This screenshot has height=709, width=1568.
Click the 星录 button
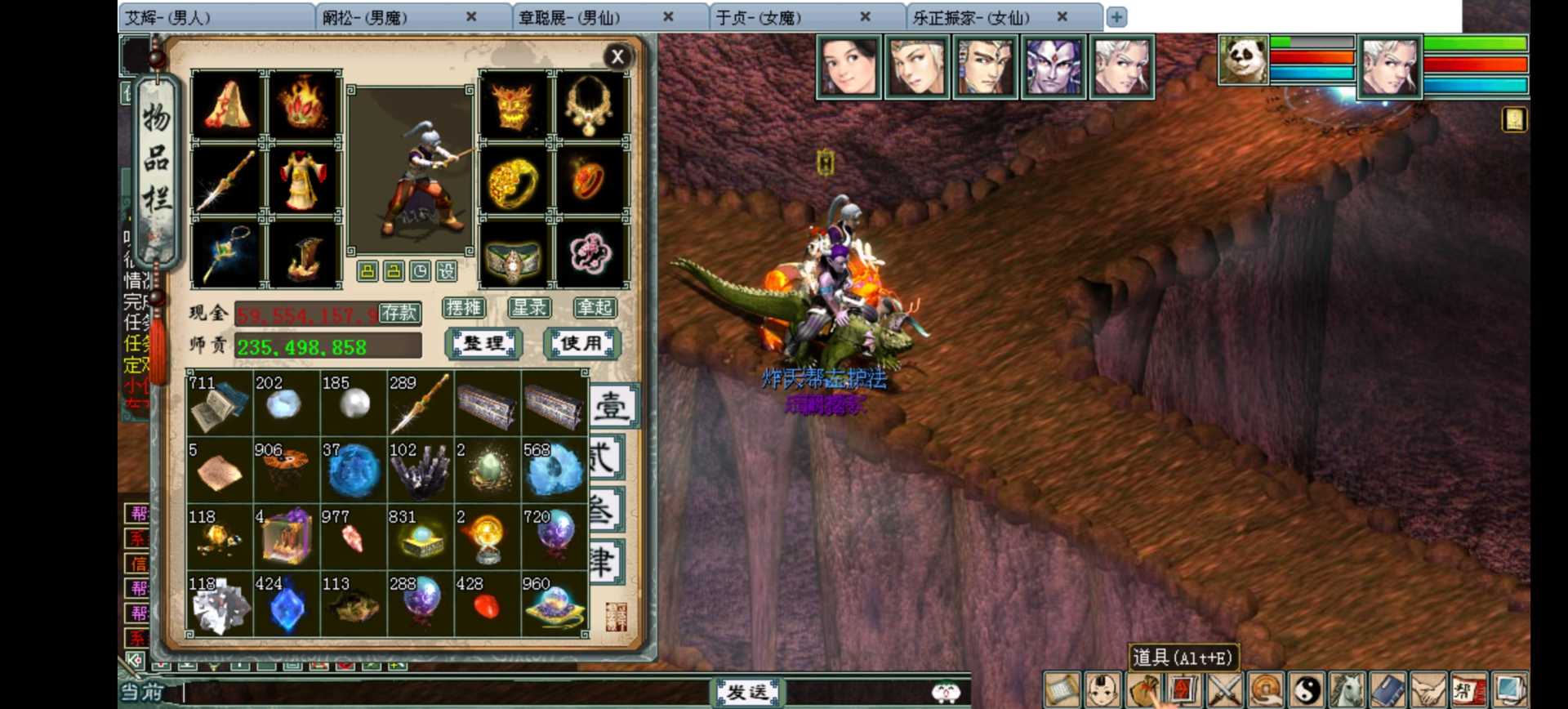coord(529,308)
